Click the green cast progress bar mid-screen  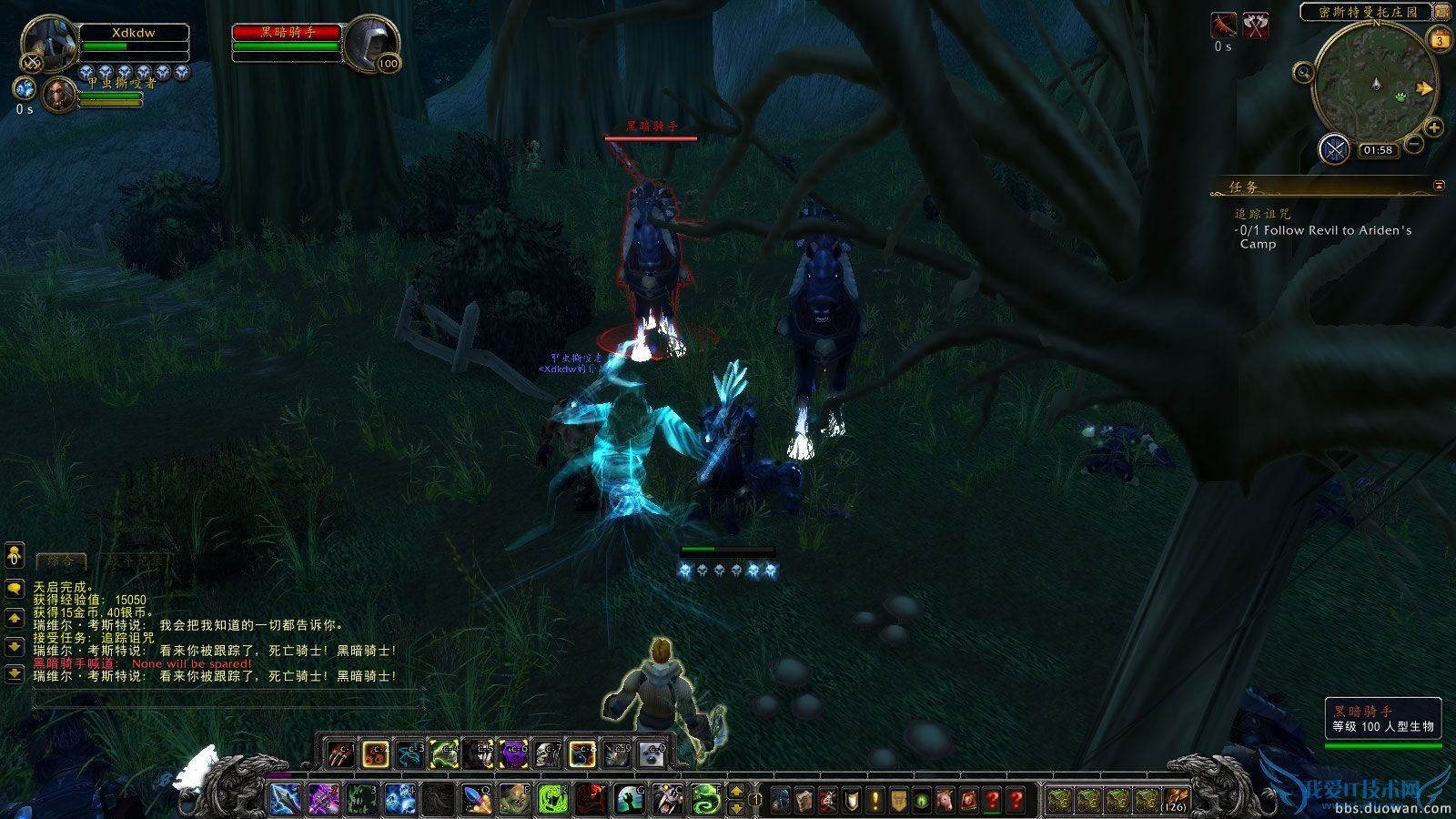click(728, 551)
